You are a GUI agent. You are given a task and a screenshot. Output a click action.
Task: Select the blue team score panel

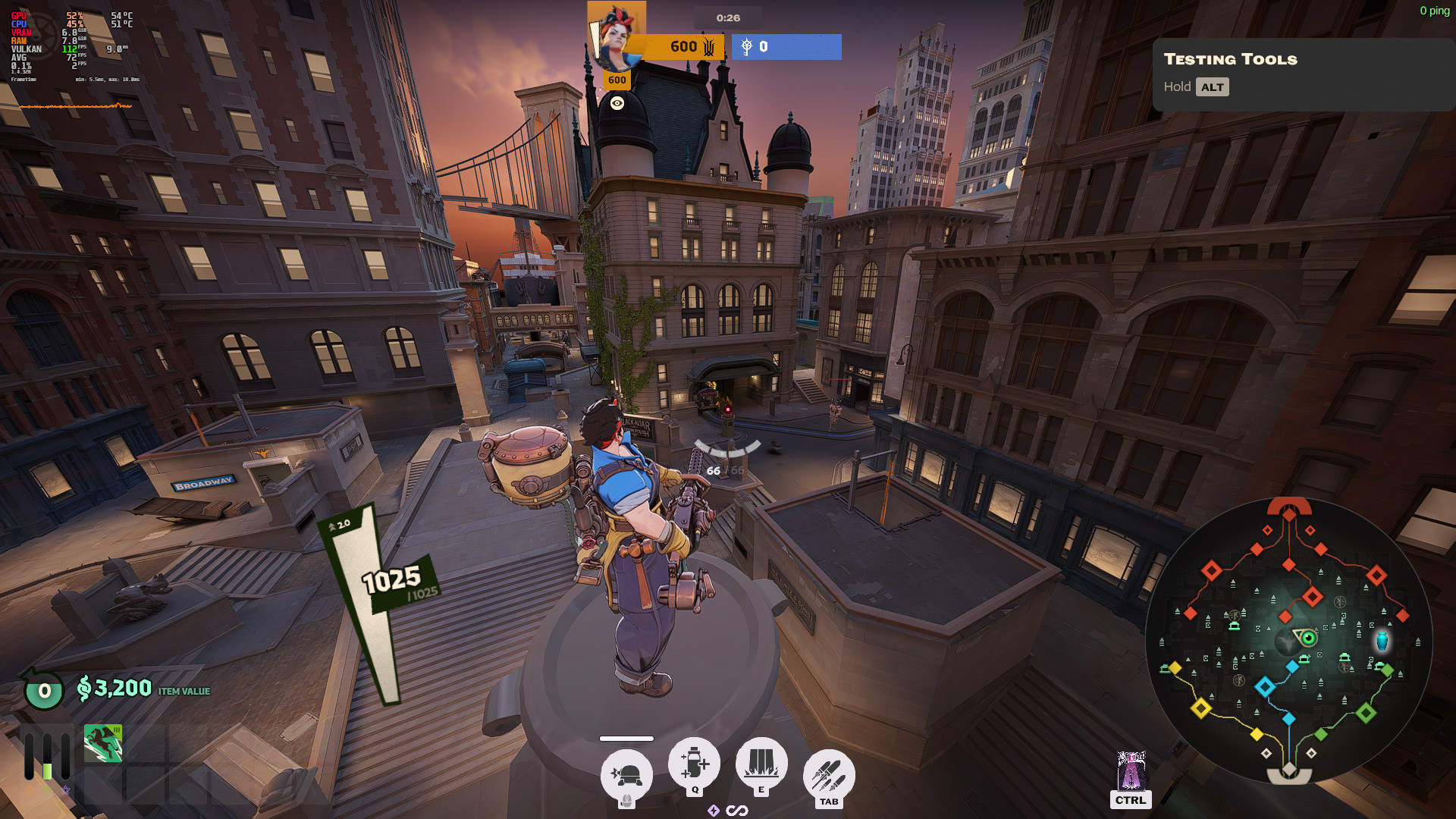(x=786, y=47)
